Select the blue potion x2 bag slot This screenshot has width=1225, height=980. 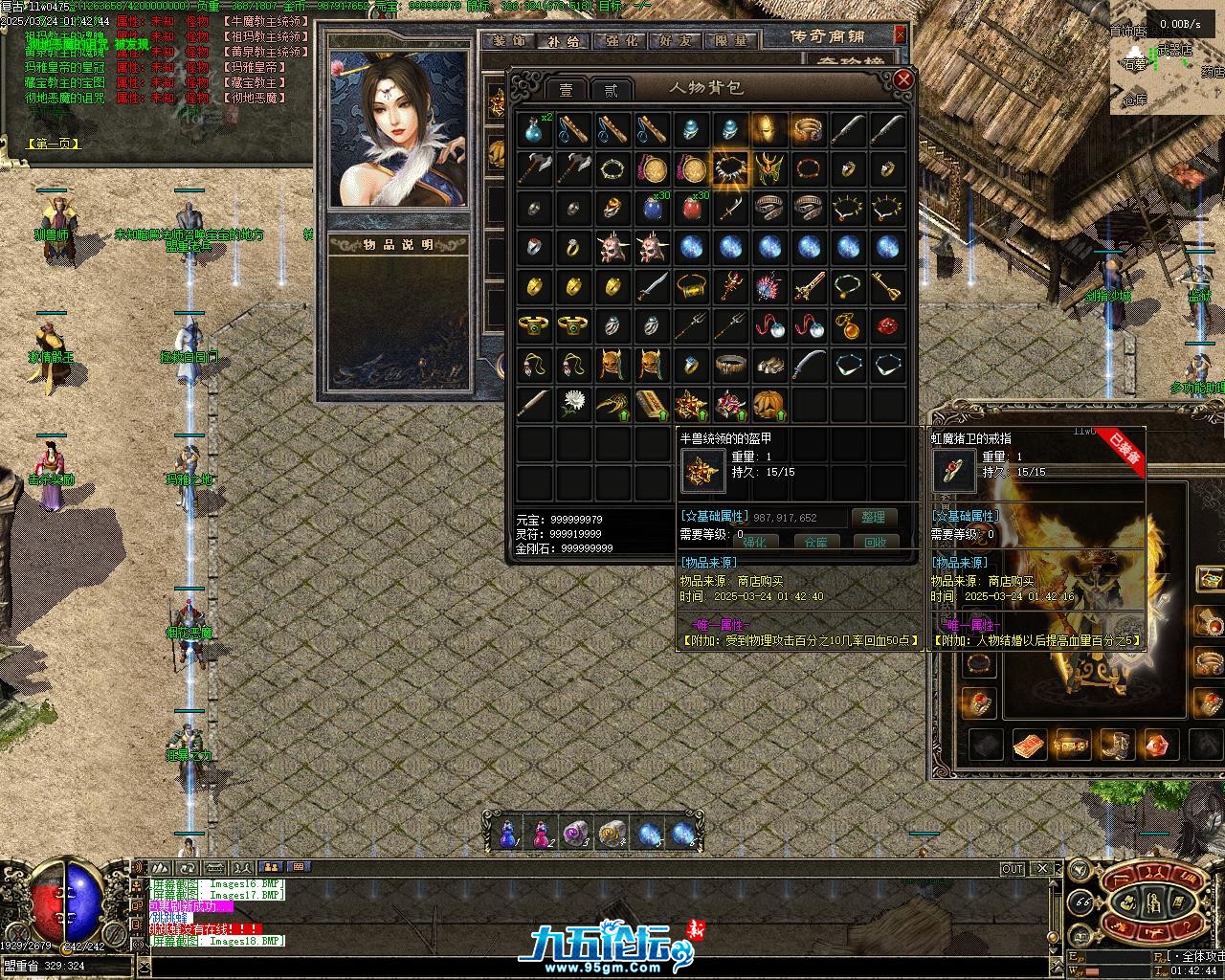click(x=535, y=130)
